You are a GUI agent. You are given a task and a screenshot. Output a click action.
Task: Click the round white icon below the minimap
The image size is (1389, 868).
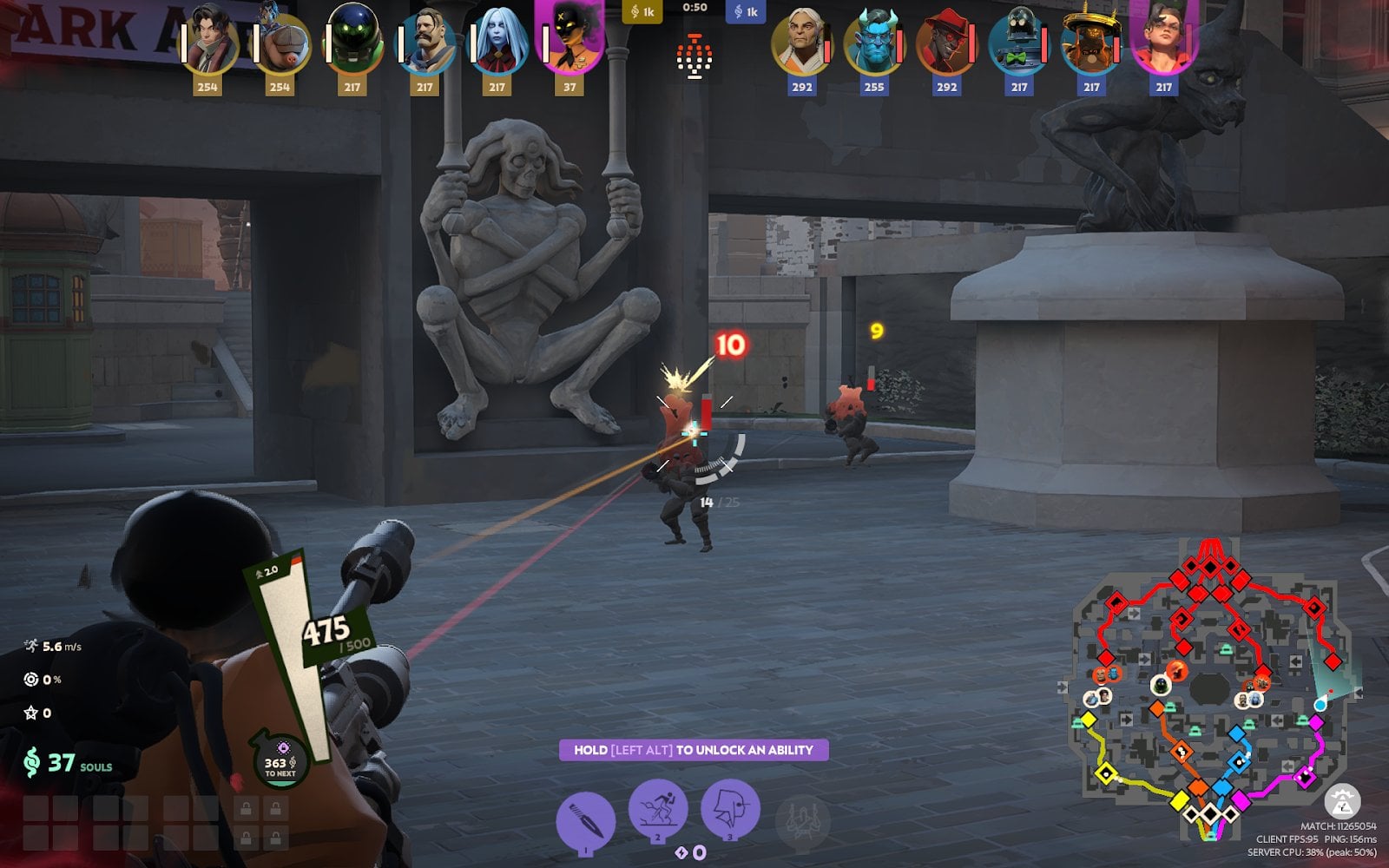1342,802
